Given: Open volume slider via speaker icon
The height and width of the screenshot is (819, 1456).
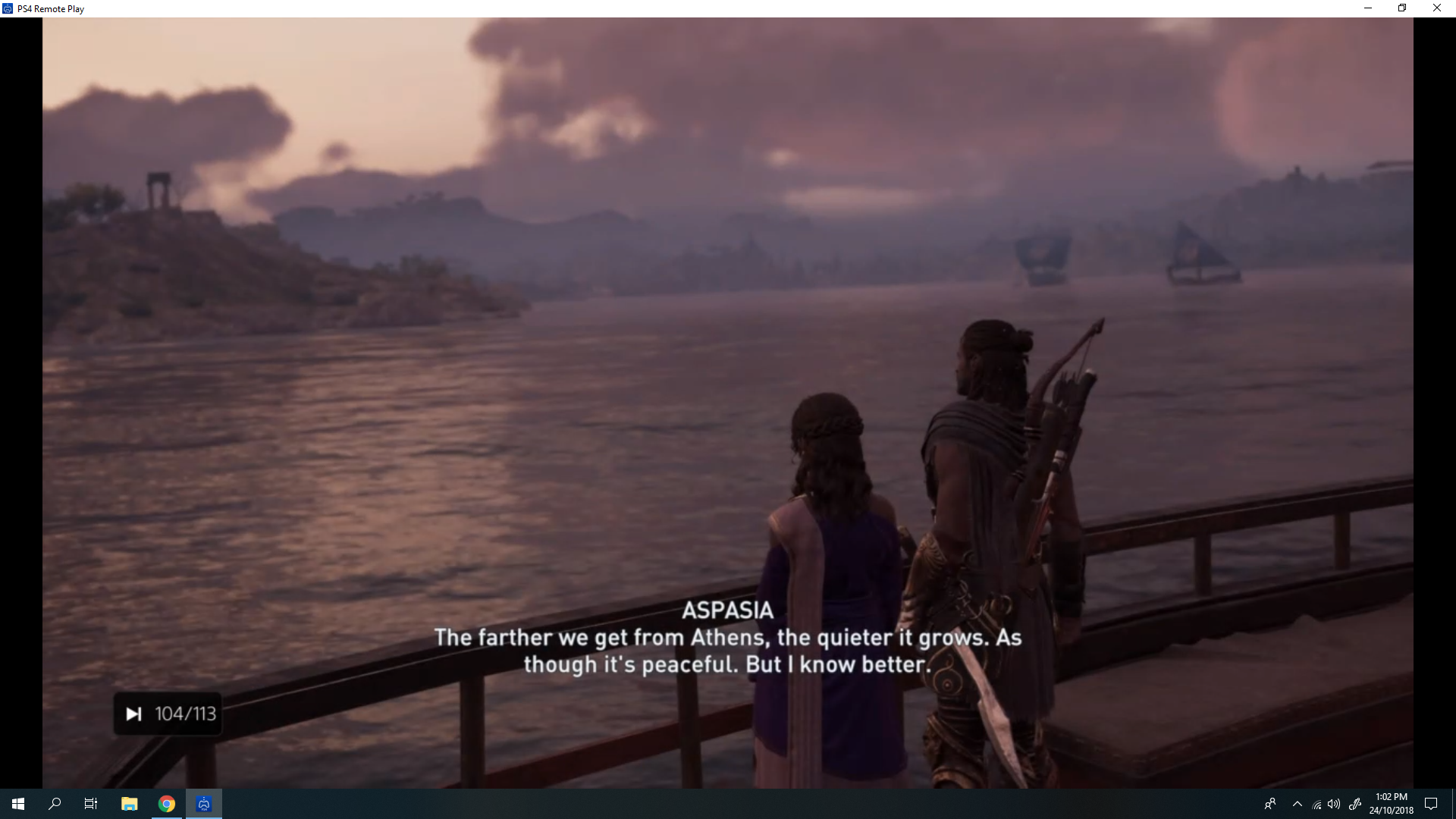Looking at the screenshot, I should 1333,804.
